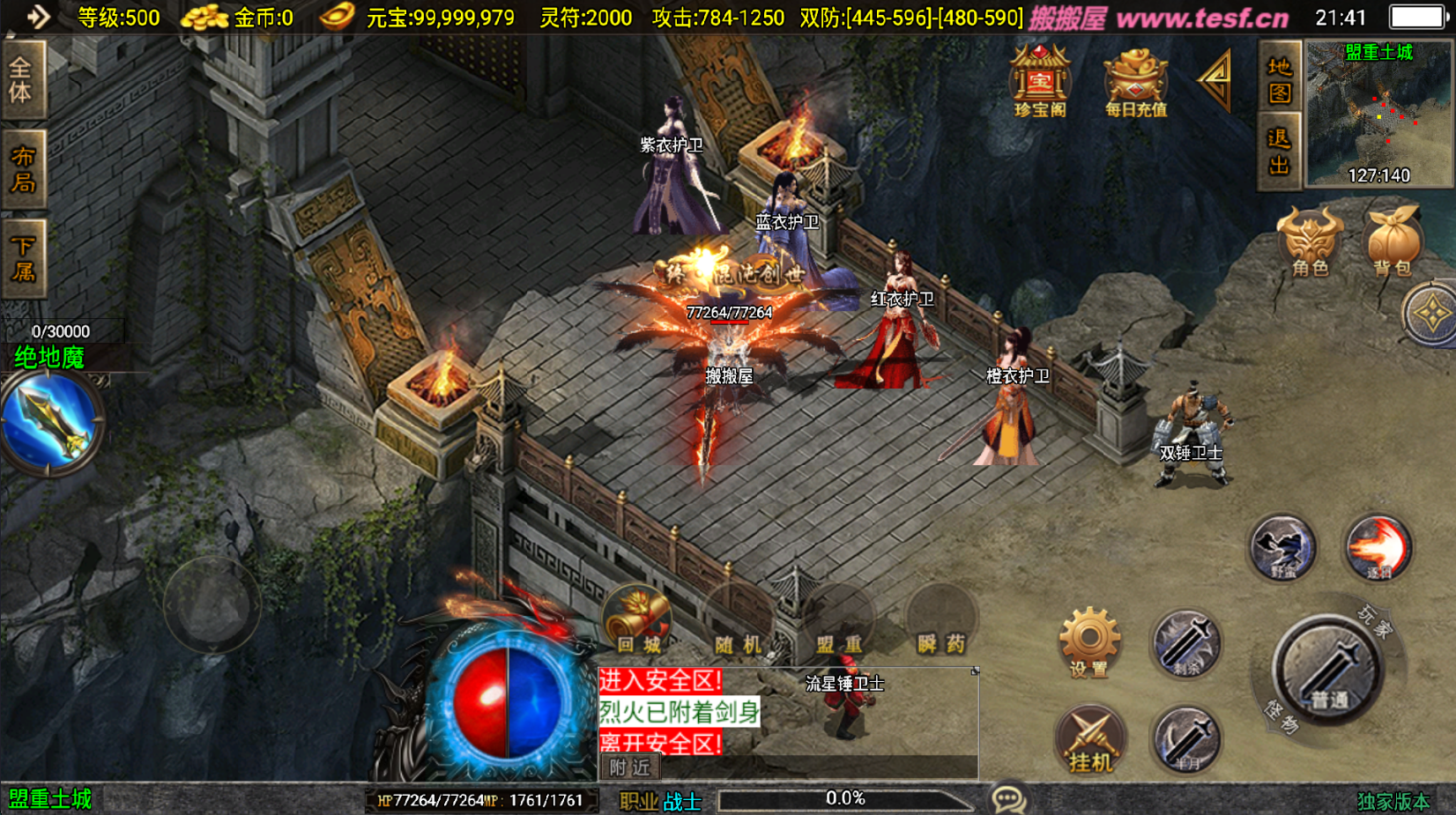
Task: Open the chat bubble icon
Action: tap(1007, 799)
